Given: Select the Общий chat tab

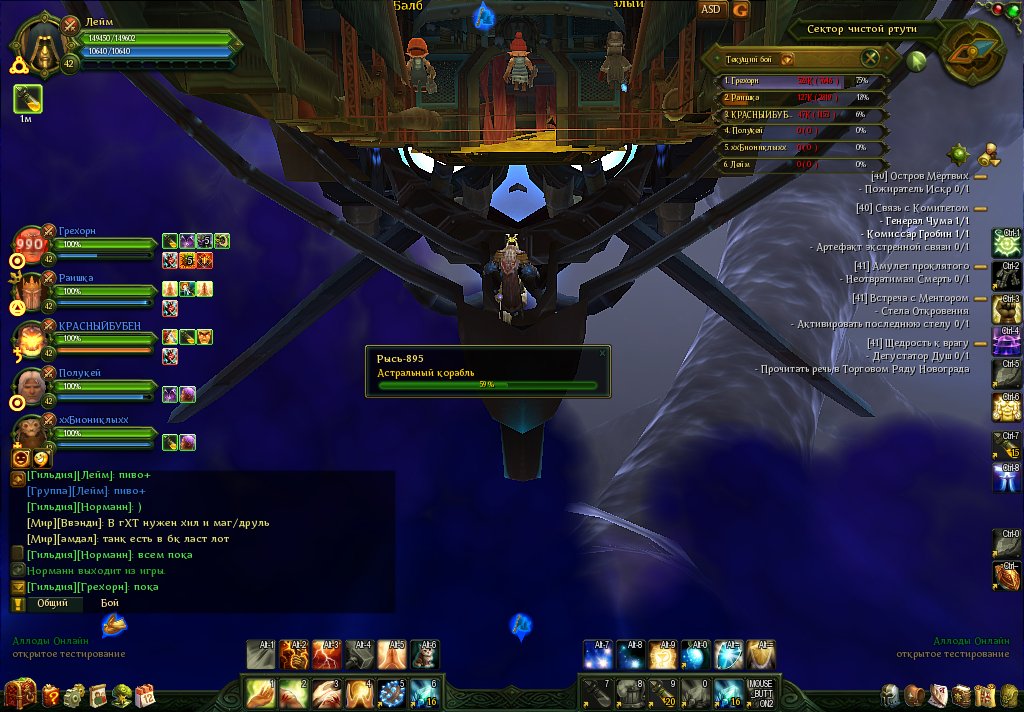Looking at the screenshot, I should click(53, 603).
